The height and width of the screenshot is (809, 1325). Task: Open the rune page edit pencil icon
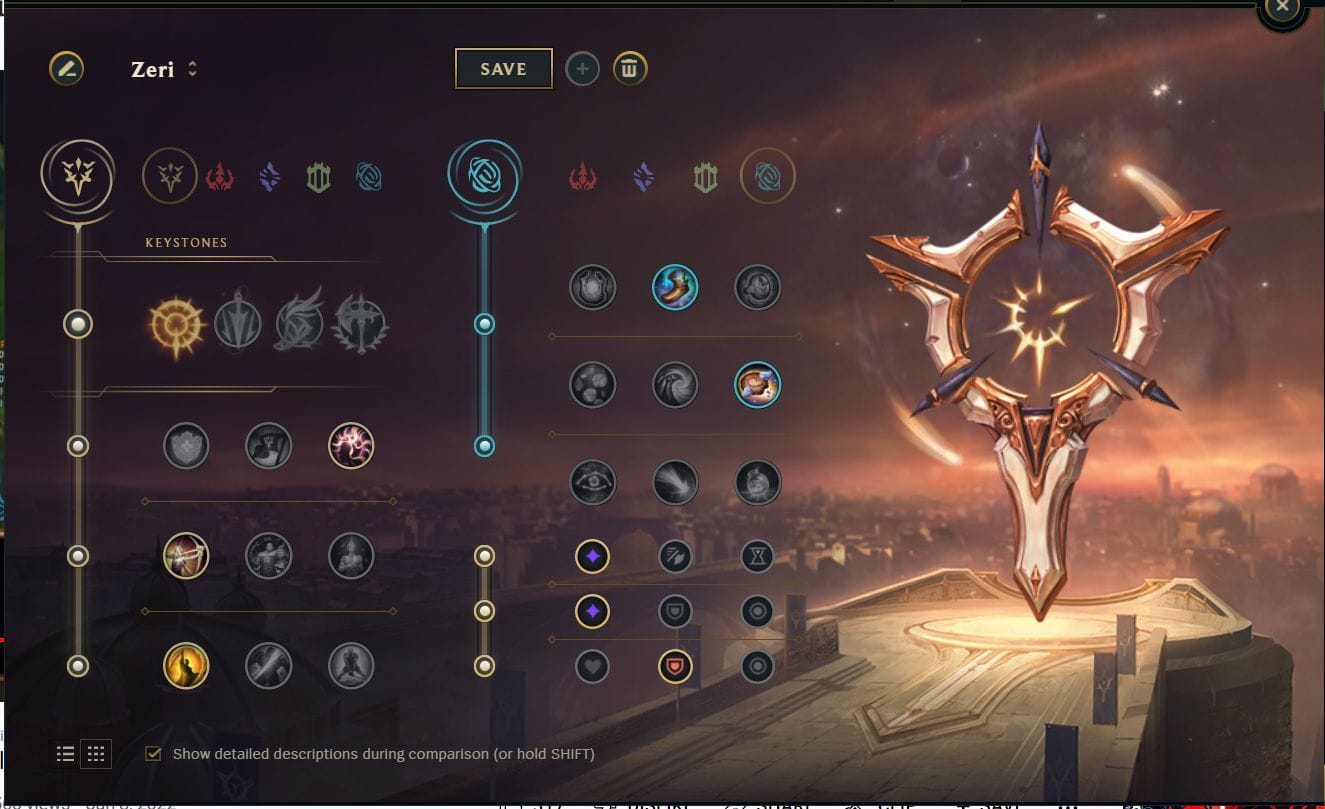tap(67, 69)
